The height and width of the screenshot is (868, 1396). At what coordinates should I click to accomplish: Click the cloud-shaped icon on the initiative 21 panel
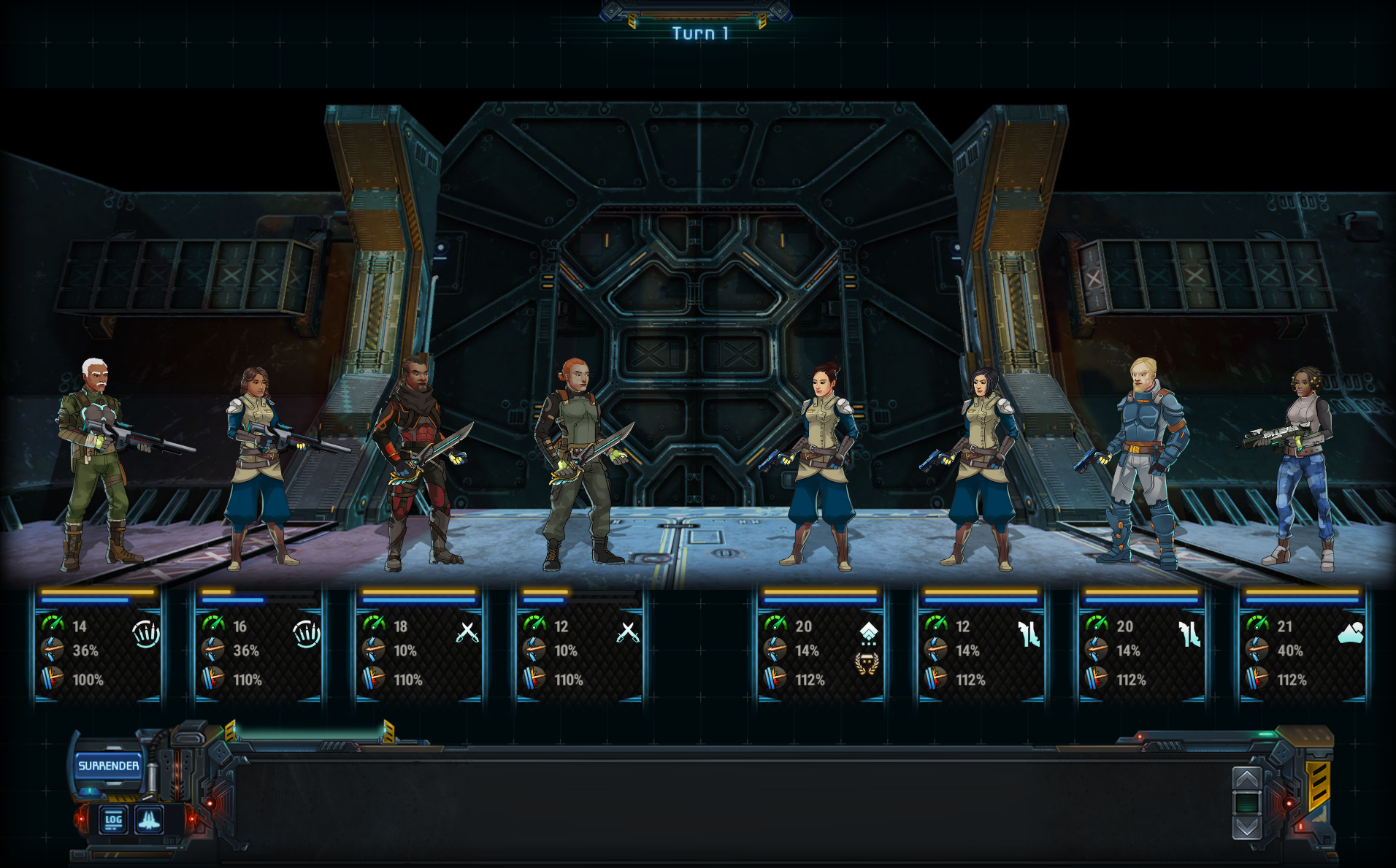[x=1351, y=632]
